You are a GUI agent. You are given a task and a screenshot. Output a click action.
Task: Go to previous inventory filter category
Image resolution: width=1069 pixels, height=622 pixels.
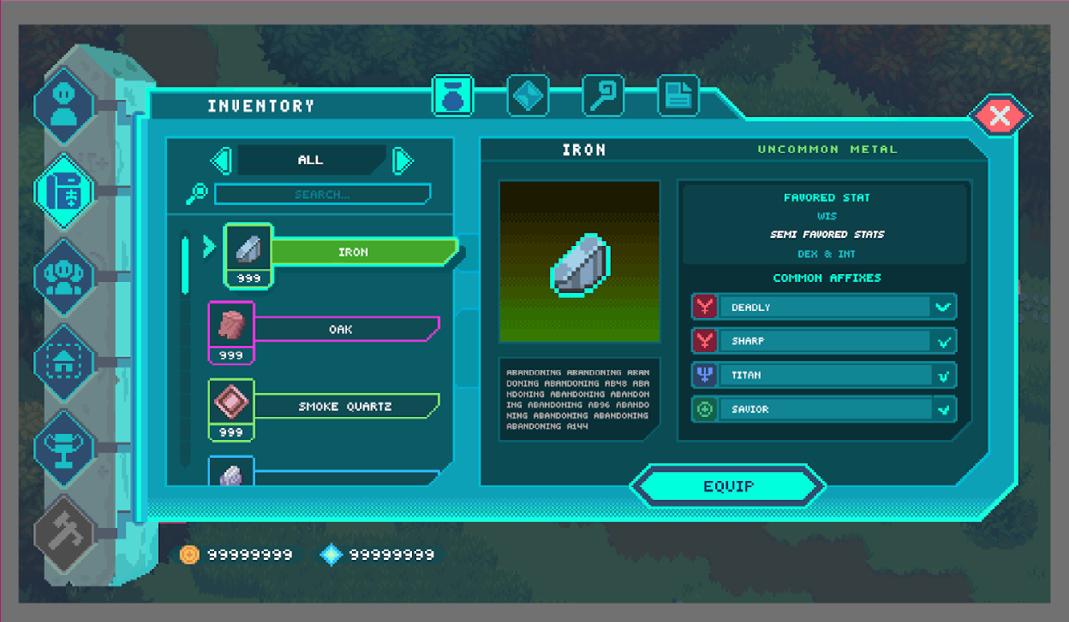[222, 160]
